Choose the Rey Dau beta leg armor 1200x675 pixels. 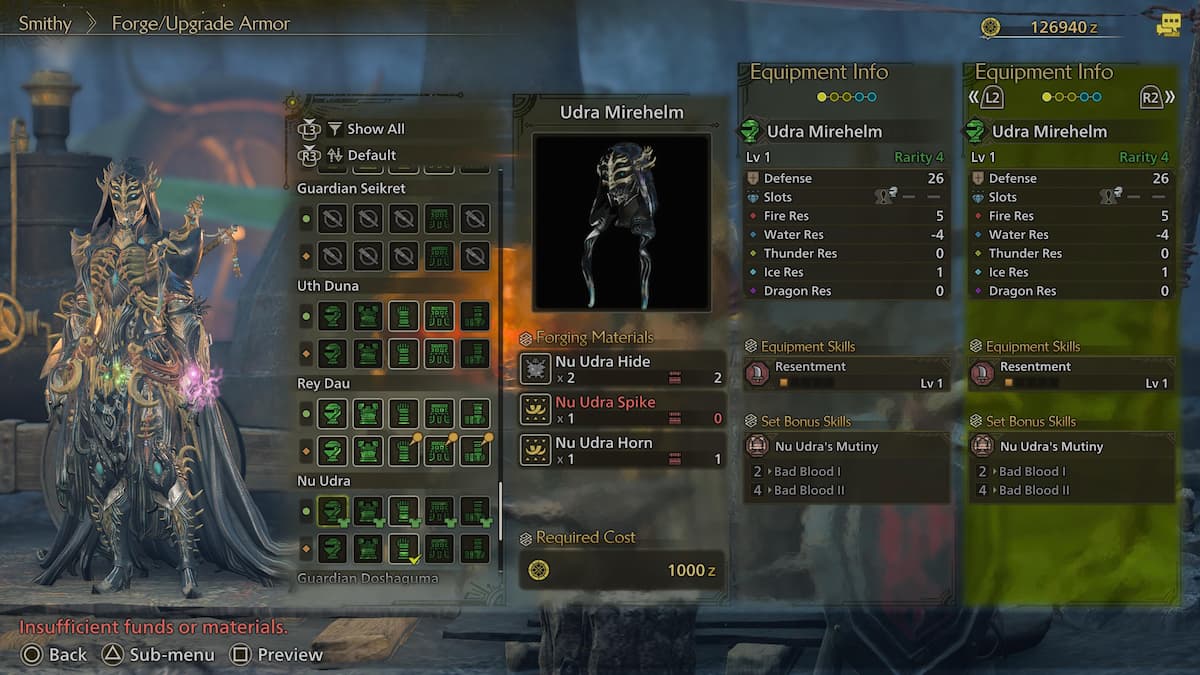[x=475, y=450]
